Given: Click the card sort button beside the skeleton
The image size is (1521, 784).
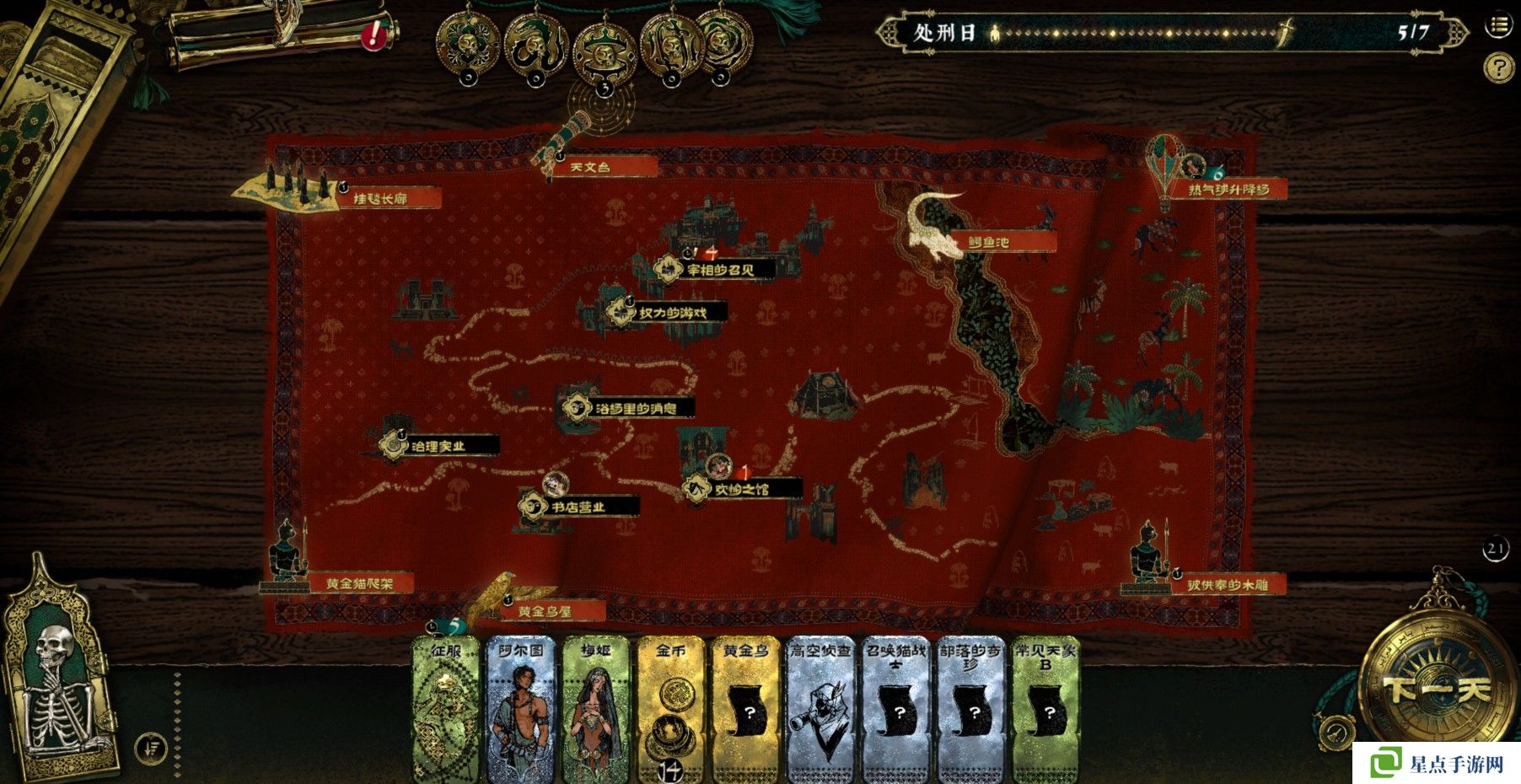Looking at the screenshot, I should 152,747.
